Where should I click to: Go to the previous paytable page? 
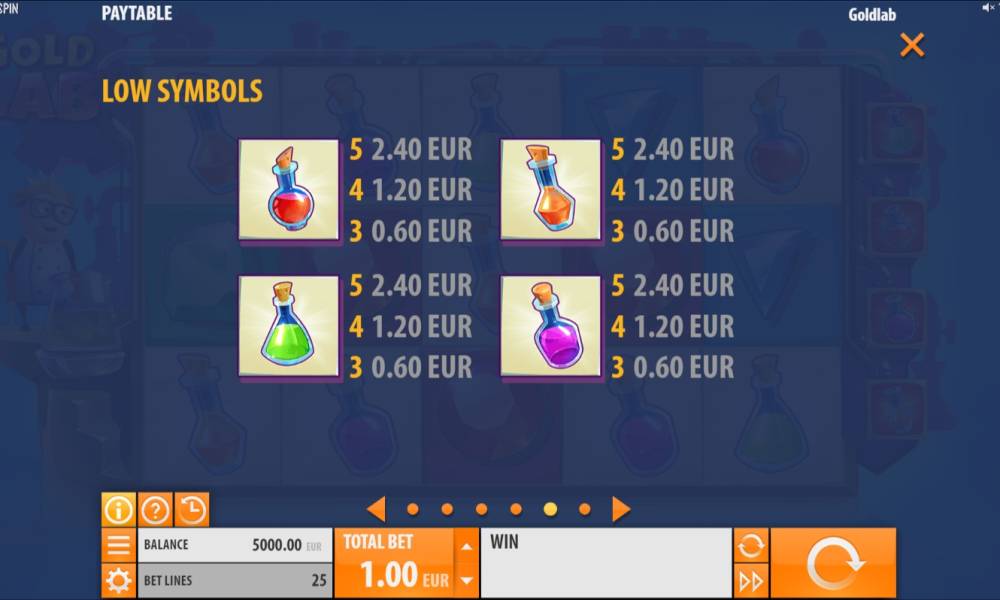[376, 509]
